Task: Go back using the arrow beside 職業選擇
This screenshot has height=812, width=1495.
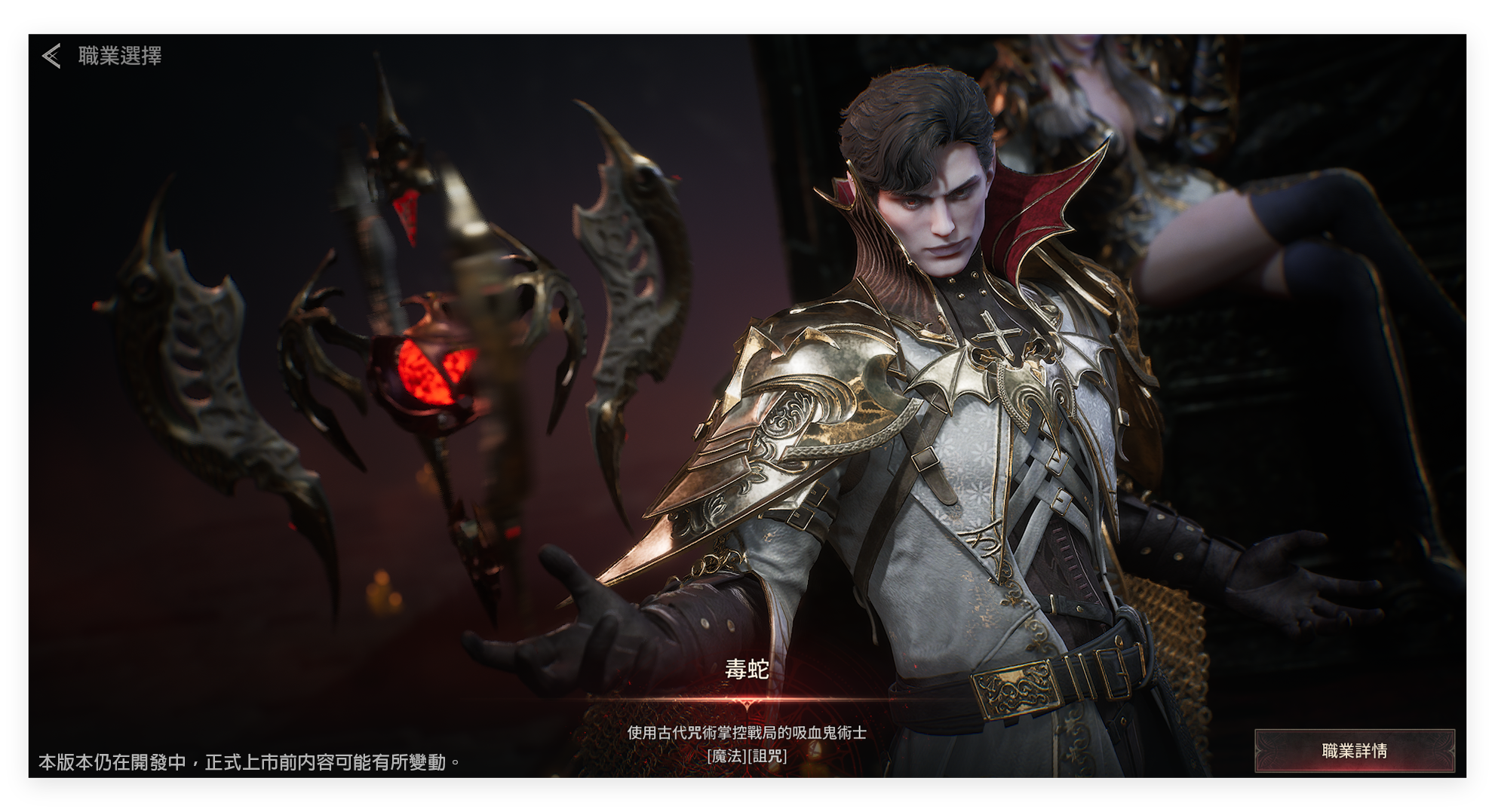Action: 51,56
